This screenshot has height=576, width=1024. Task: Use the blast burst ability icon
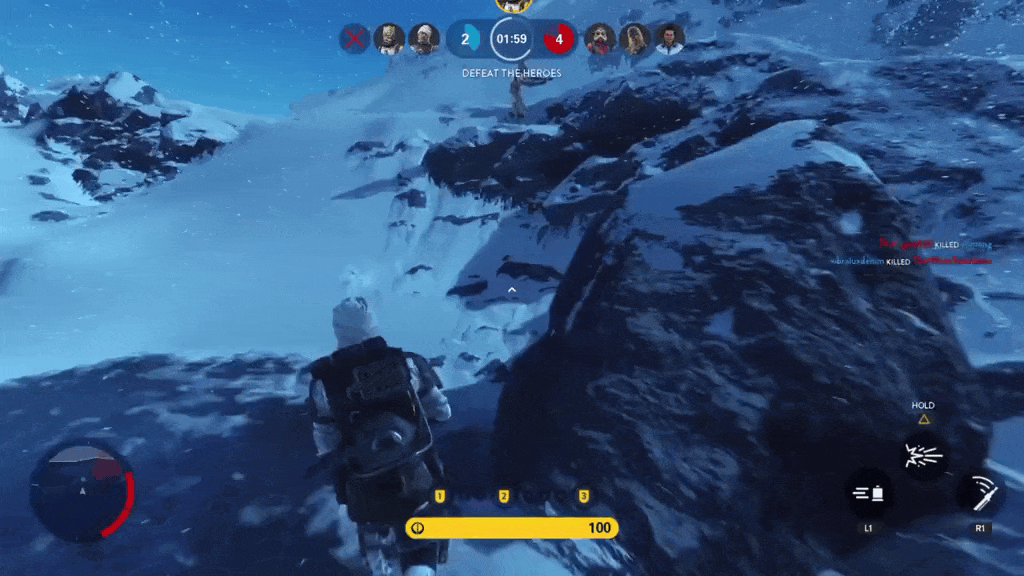pos(923,457)
